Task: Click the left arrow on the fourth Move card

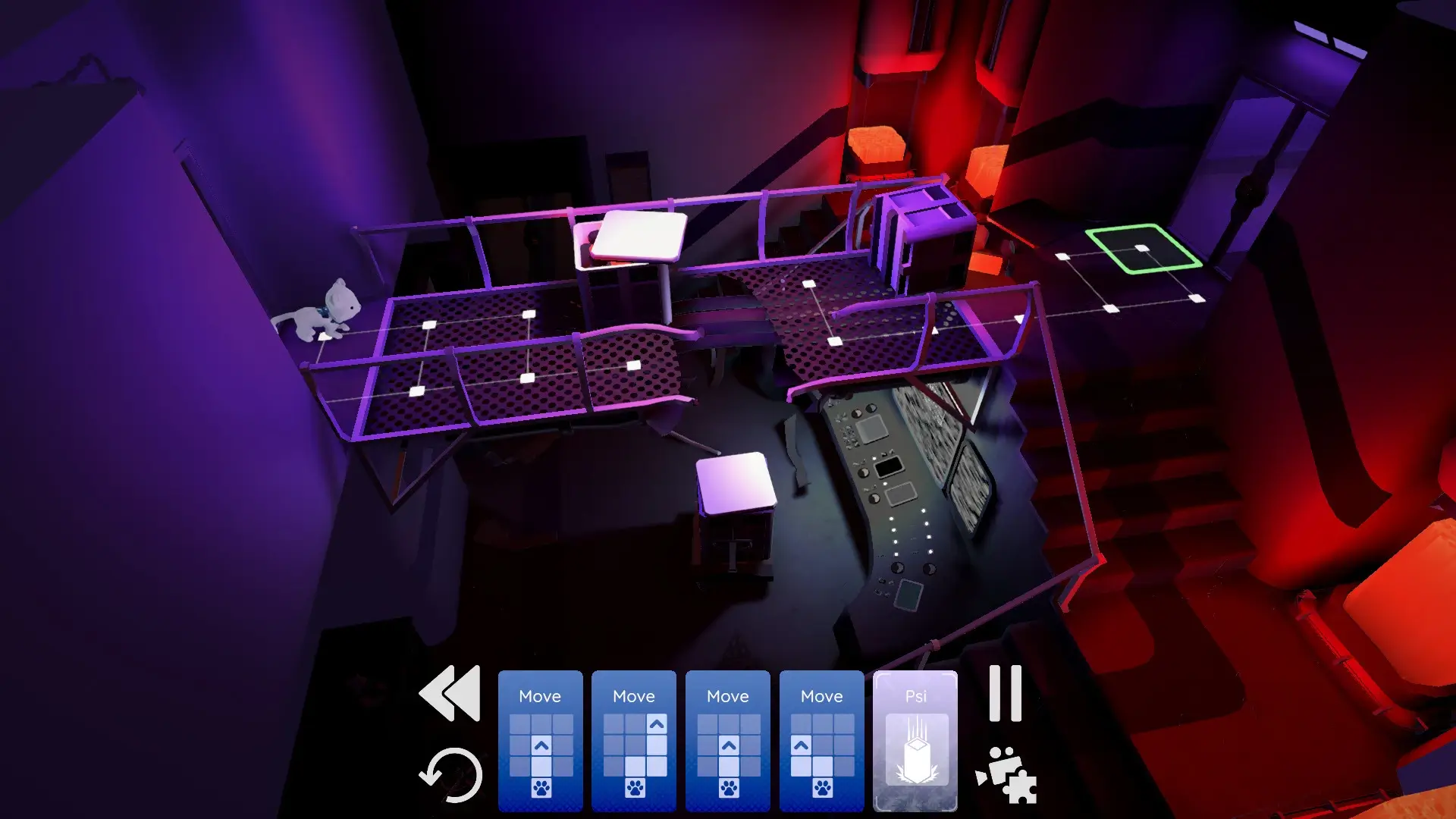Action: tap(802, 745)
